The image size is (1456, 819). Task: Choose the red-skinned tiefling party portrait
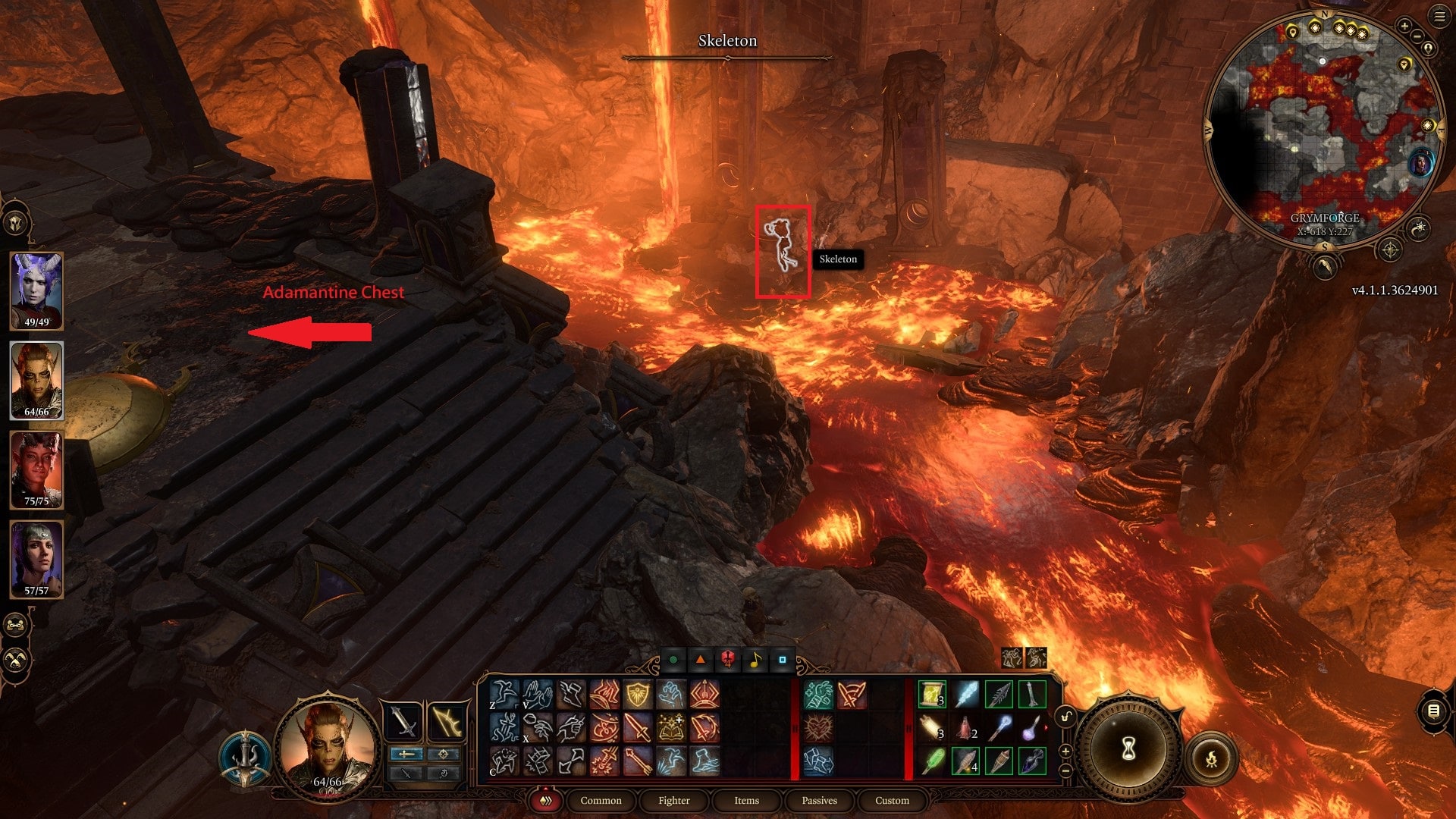tap(36, 470)
